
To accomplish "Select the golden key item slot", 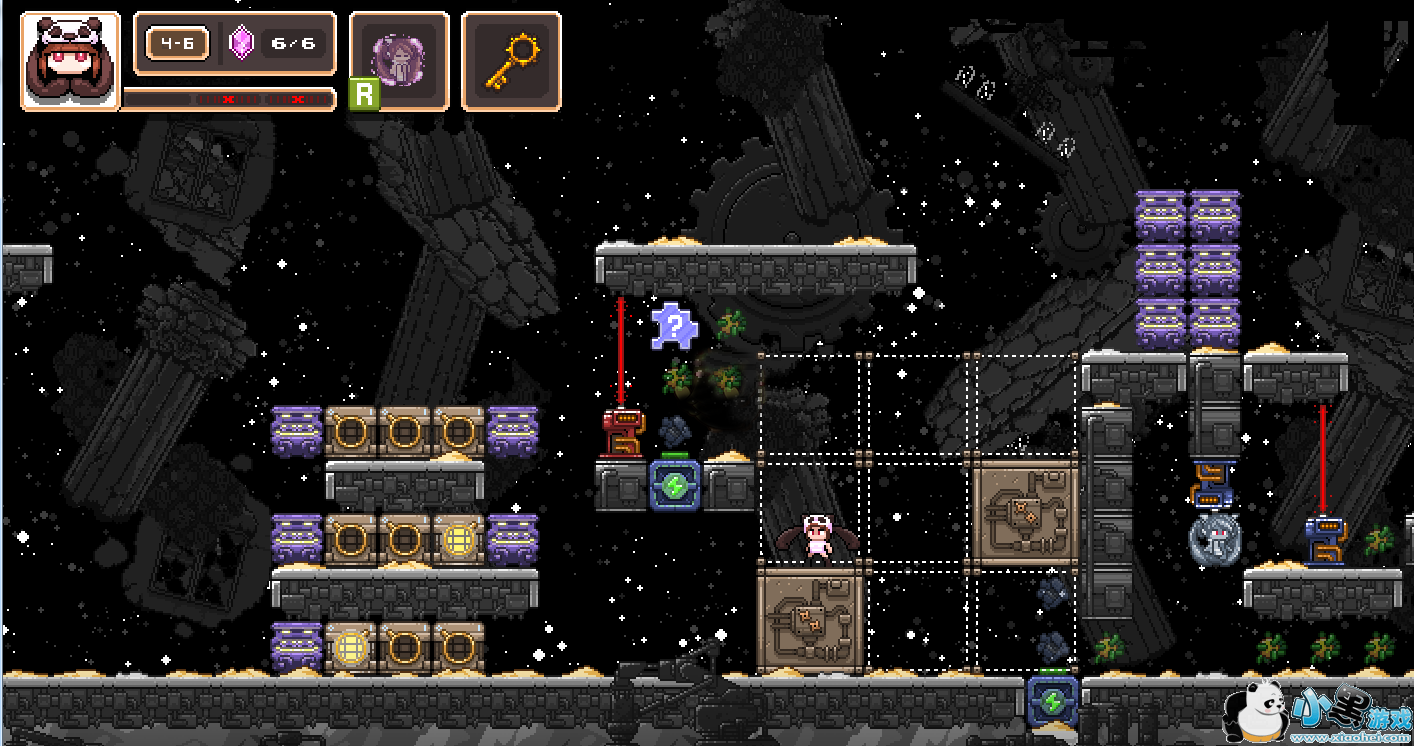I will (x=511, y=59).
